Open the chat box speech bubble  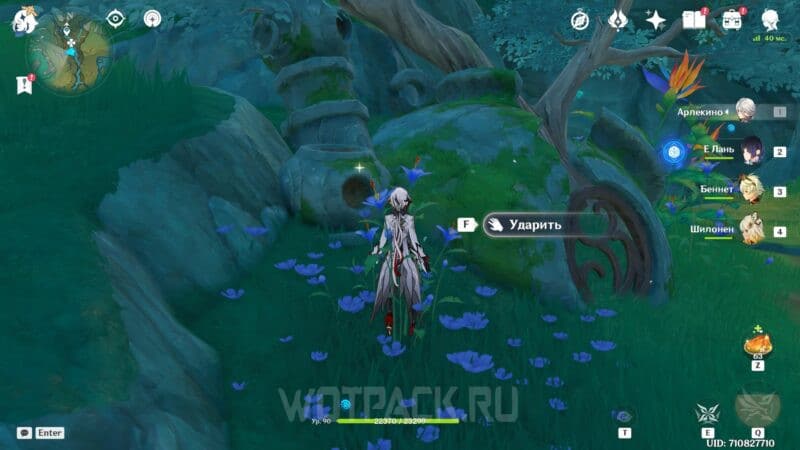[24, 433]
